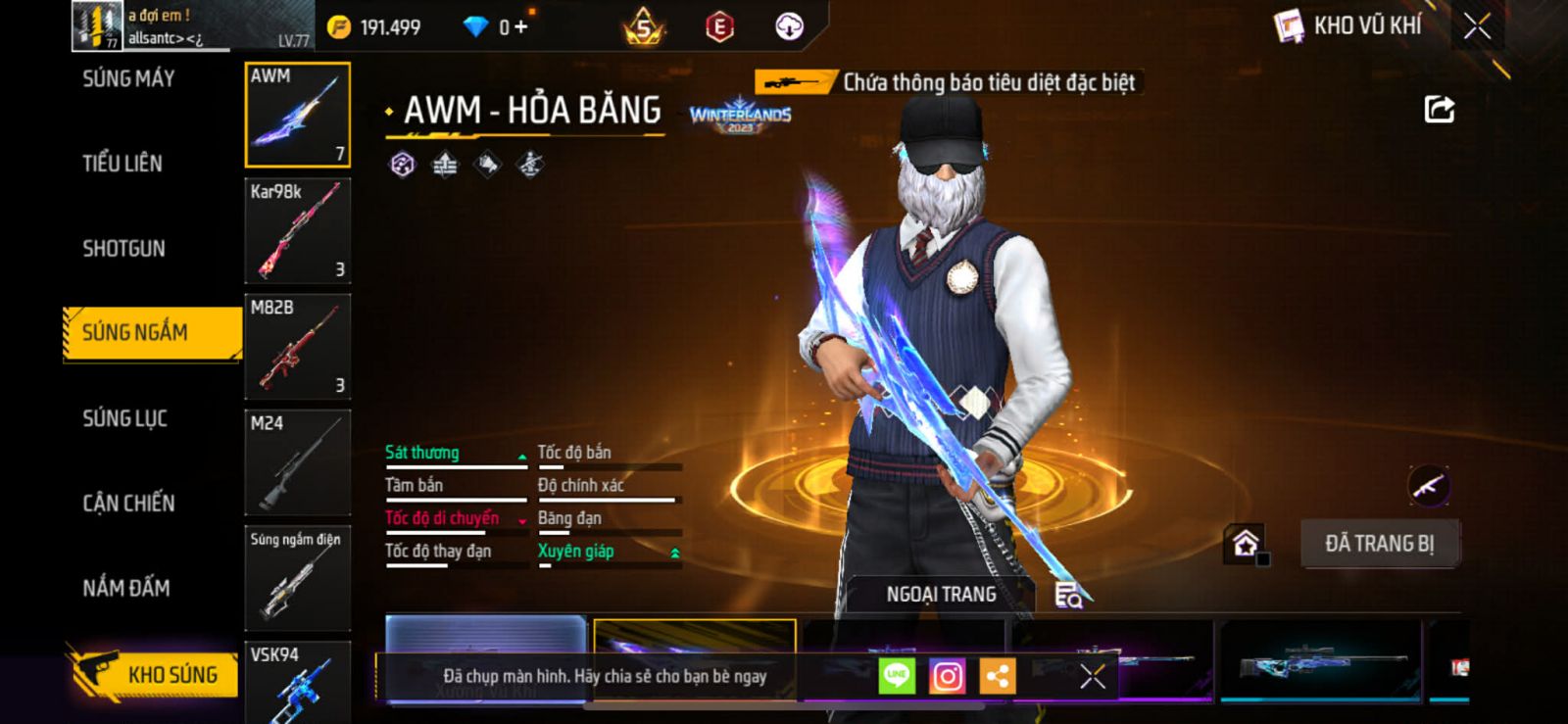Switch to the SÚNG MÁY category
This screenshot has width=1568, height=724.
(128, 79)
